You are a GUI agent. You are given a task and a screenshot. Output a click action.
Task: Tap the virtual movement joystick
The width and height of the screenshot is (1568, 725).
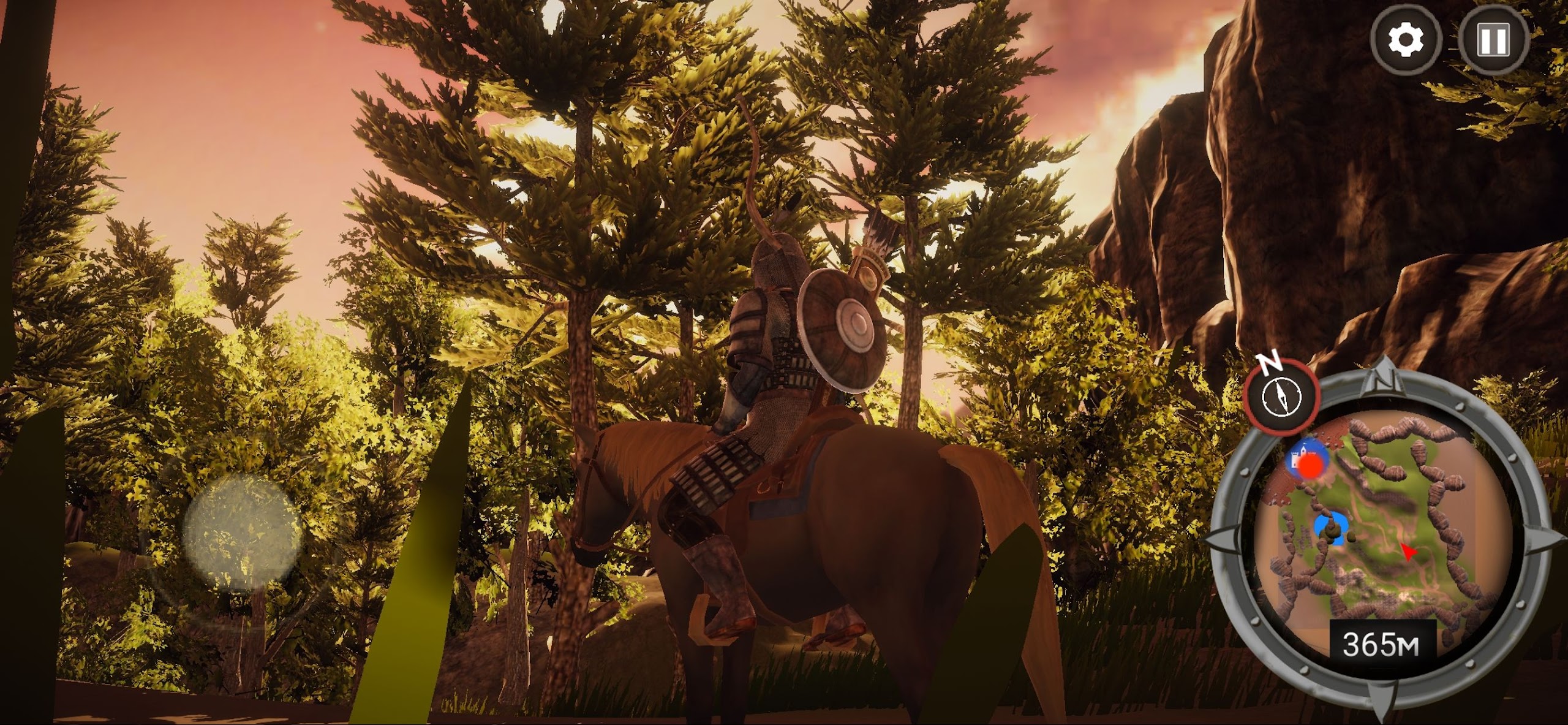(243, 531)
